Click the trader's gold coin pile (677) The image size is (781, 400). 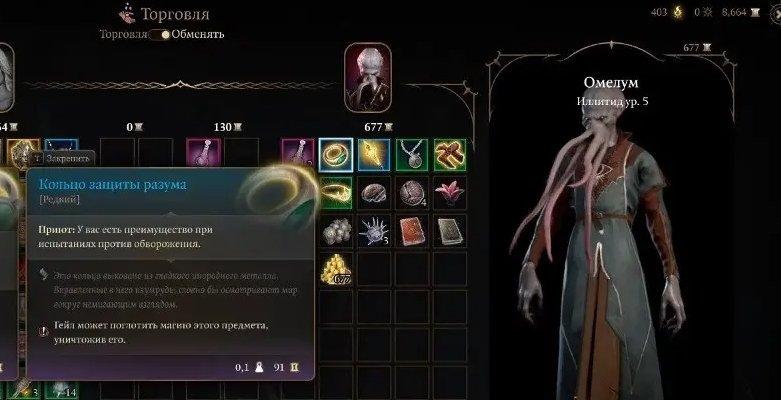pos(336,268)
